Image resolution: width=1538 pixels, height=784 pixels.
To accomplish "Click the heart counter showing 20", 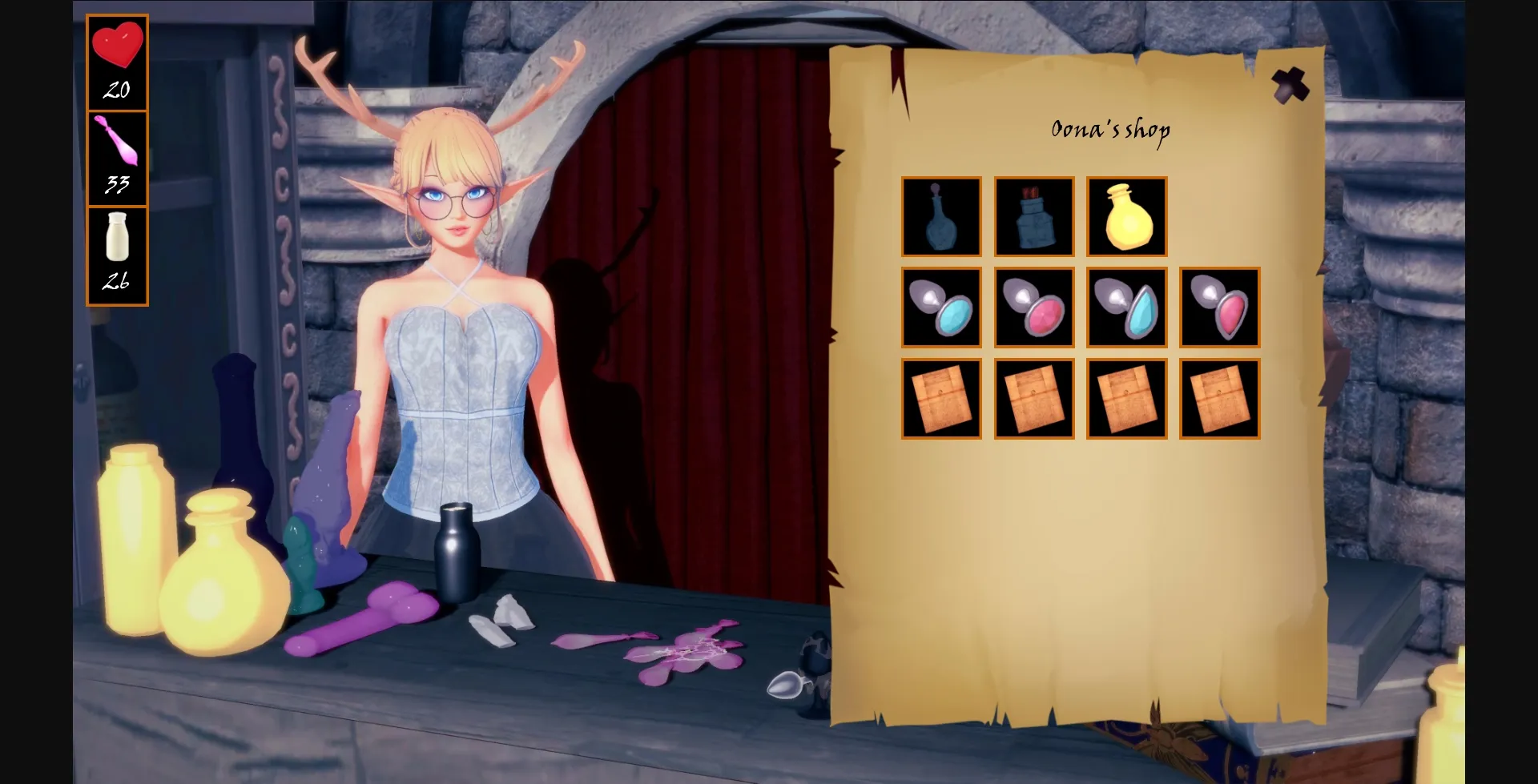I will click(x=117, y=60).
